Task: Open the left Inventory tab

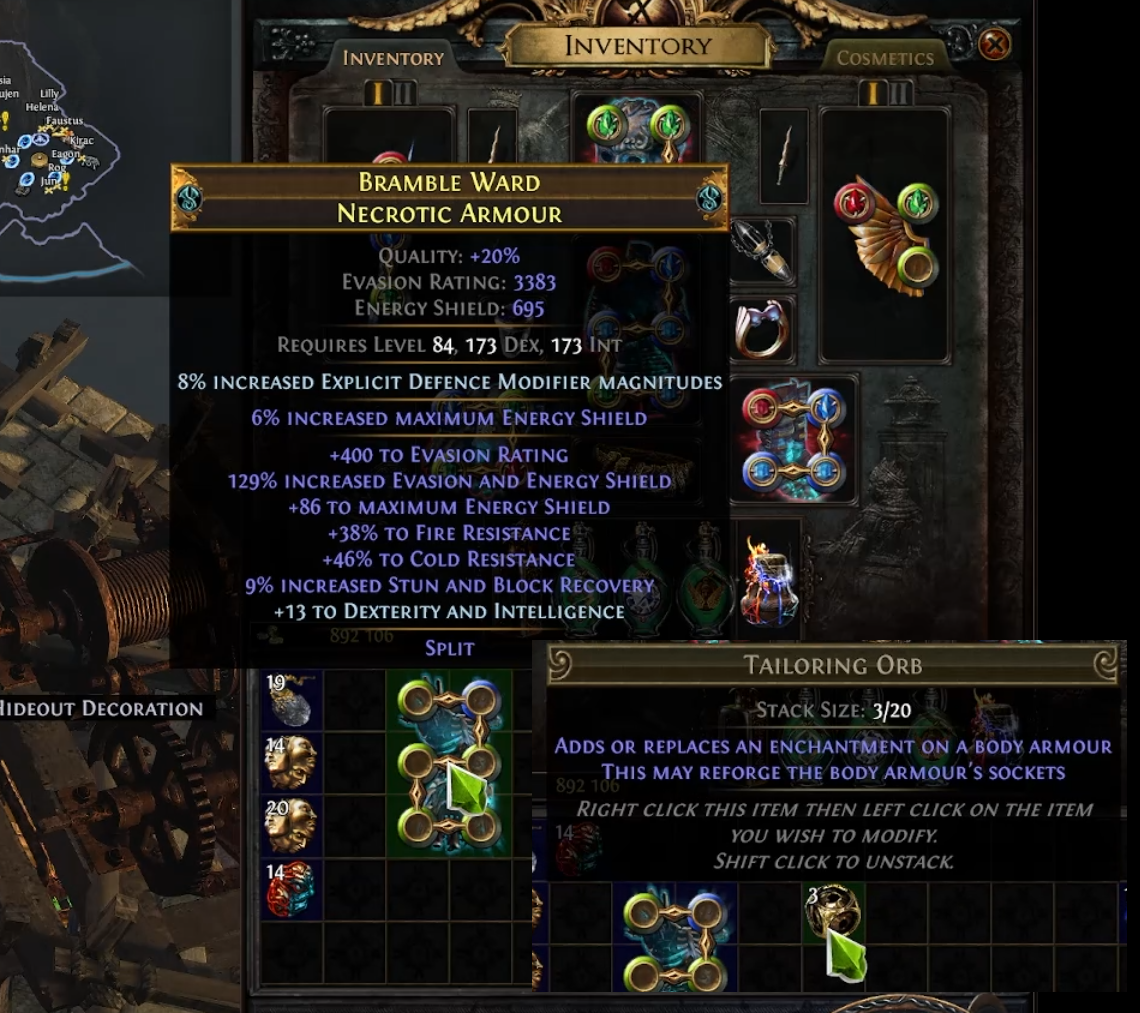Action: pyautogui.click(x=393, y=58)
